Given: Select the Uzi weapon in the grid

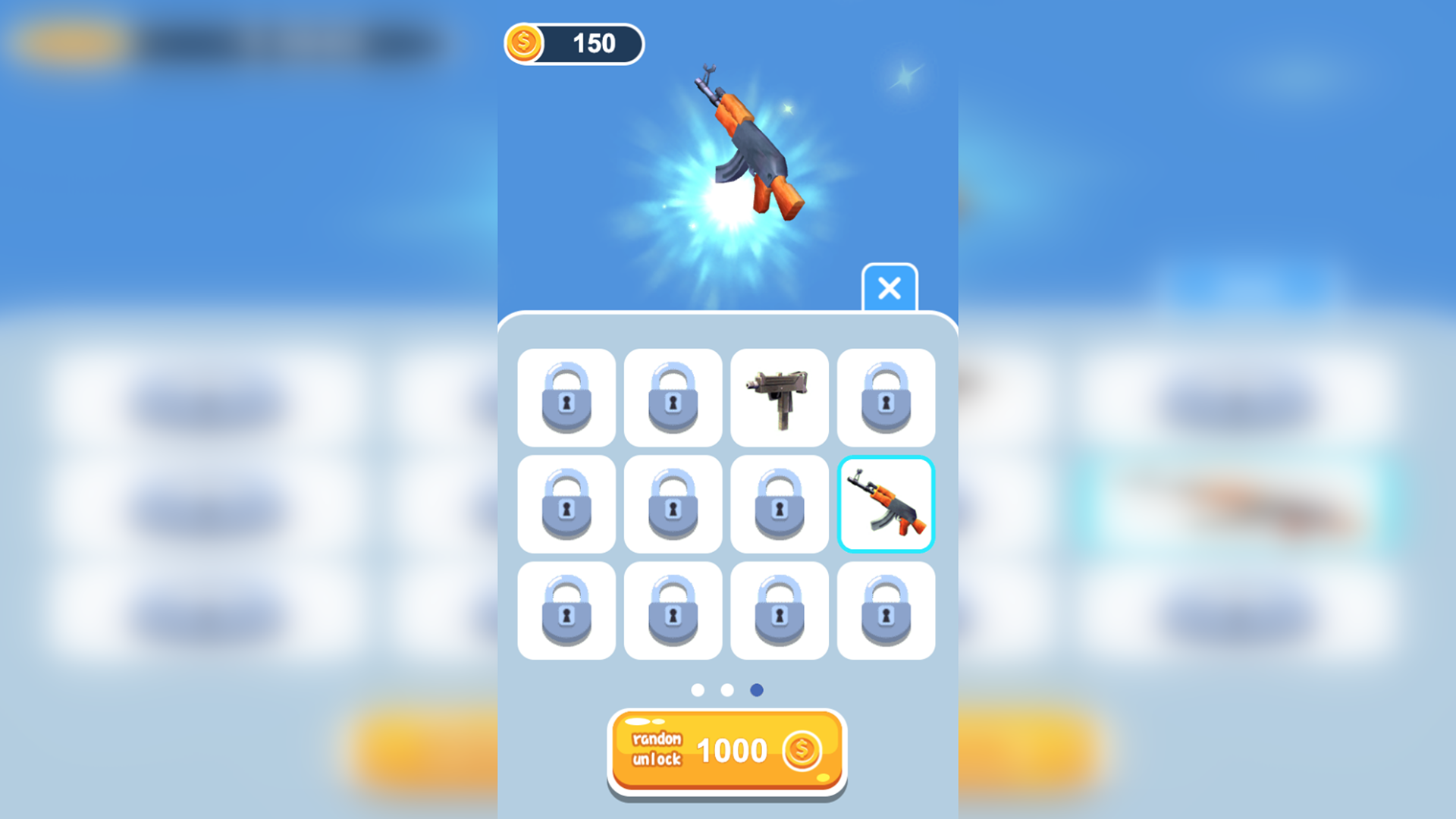Looking at the screenshot, I should (x=780, y=398).
